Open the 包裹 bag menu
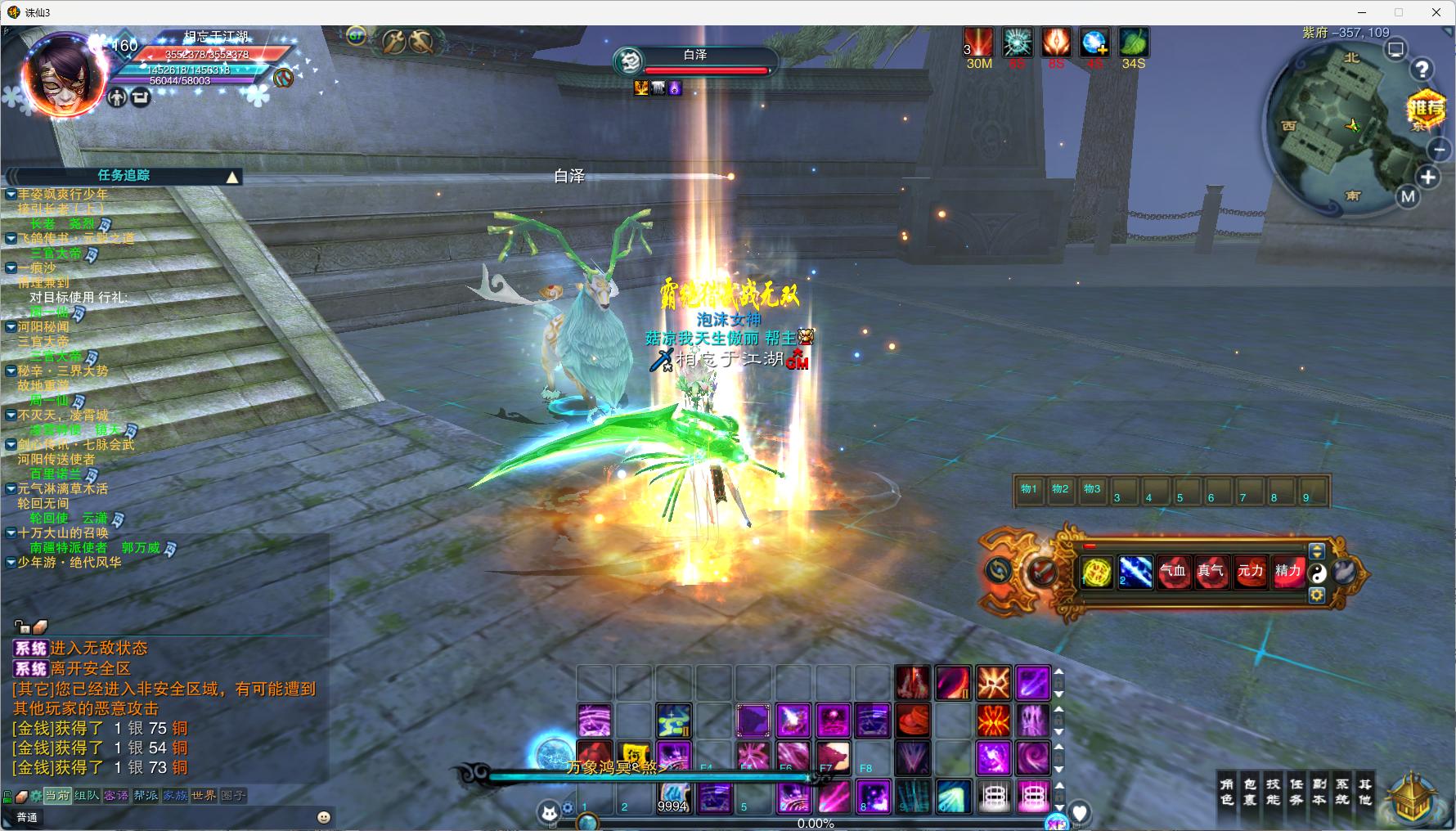Viewport: 1456px width, 831px height. 1250,791
